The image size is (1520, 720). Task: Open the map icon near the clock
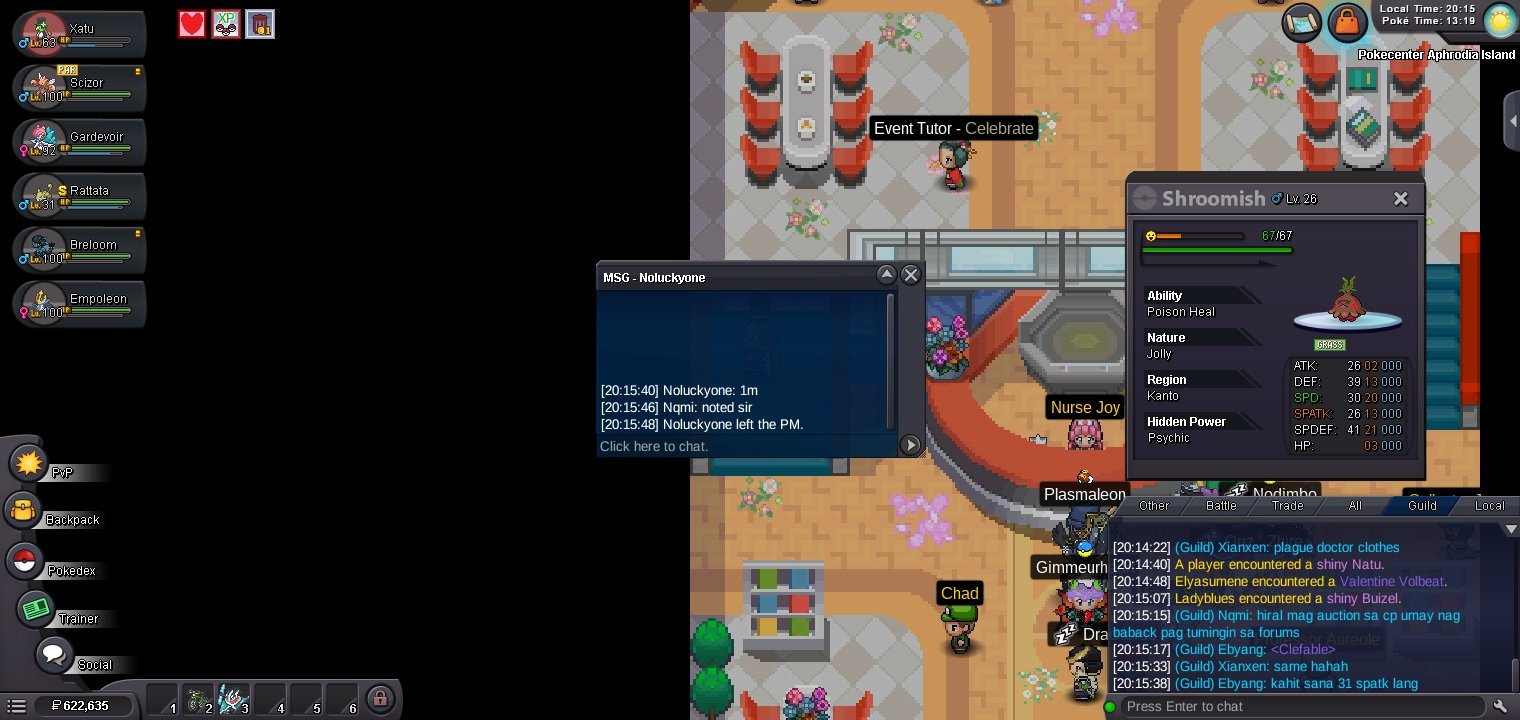point(1303,21)
